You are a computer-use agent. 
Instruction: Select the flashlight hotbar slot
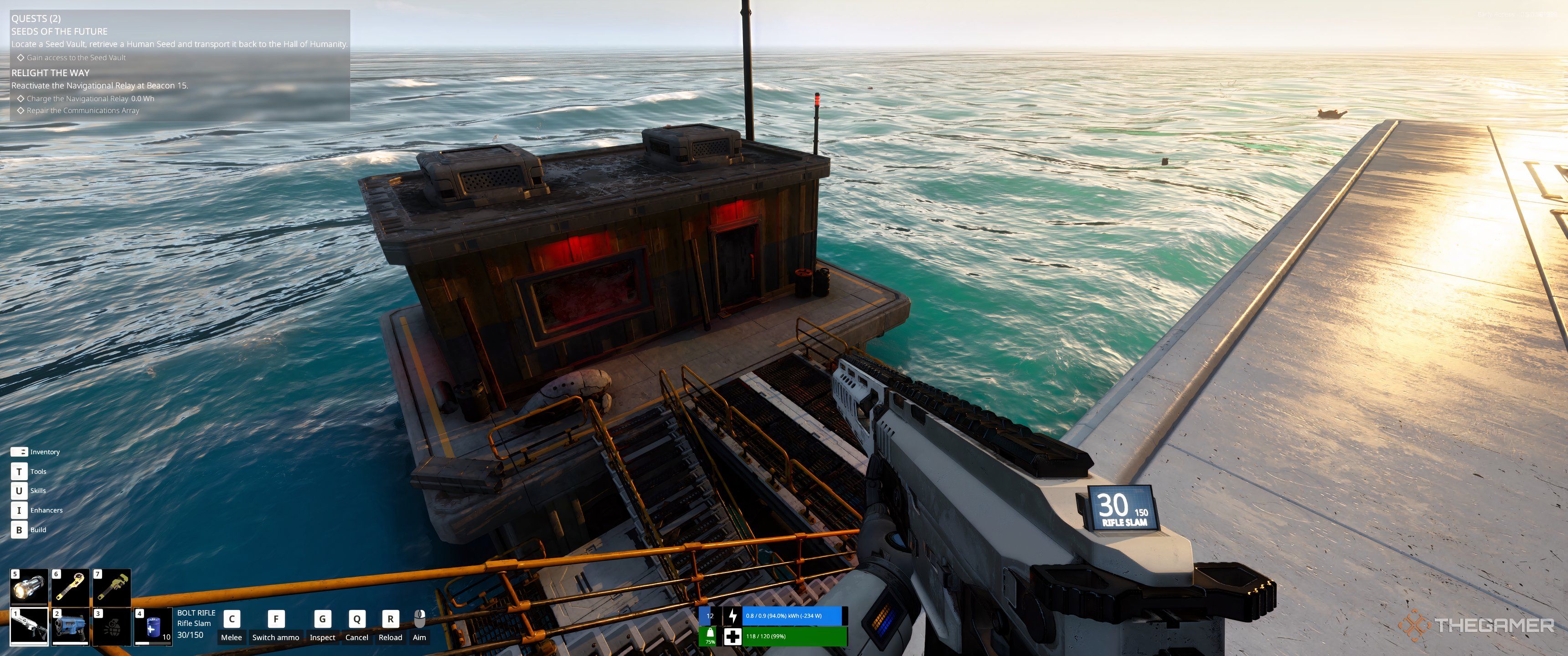pos(29,587)
